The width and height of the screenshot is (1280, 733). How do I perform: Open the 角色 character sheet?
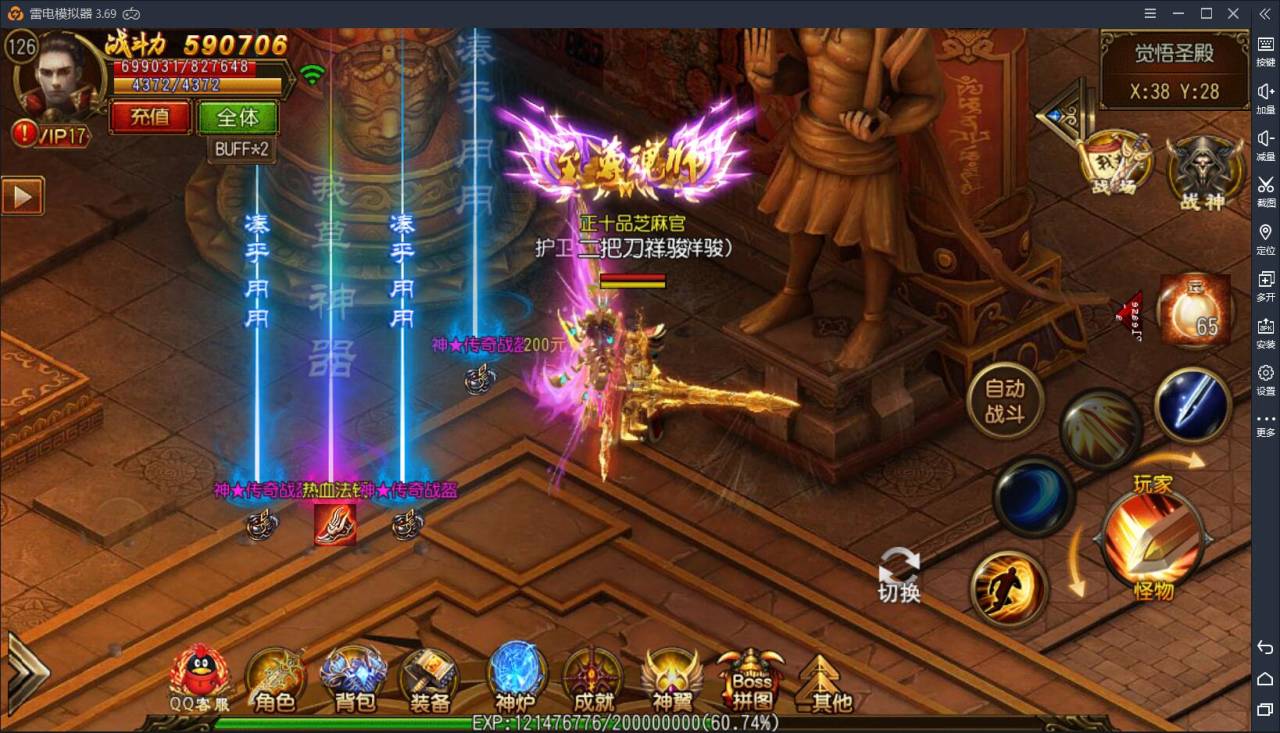pyautogui.click(x=275, y=679)
